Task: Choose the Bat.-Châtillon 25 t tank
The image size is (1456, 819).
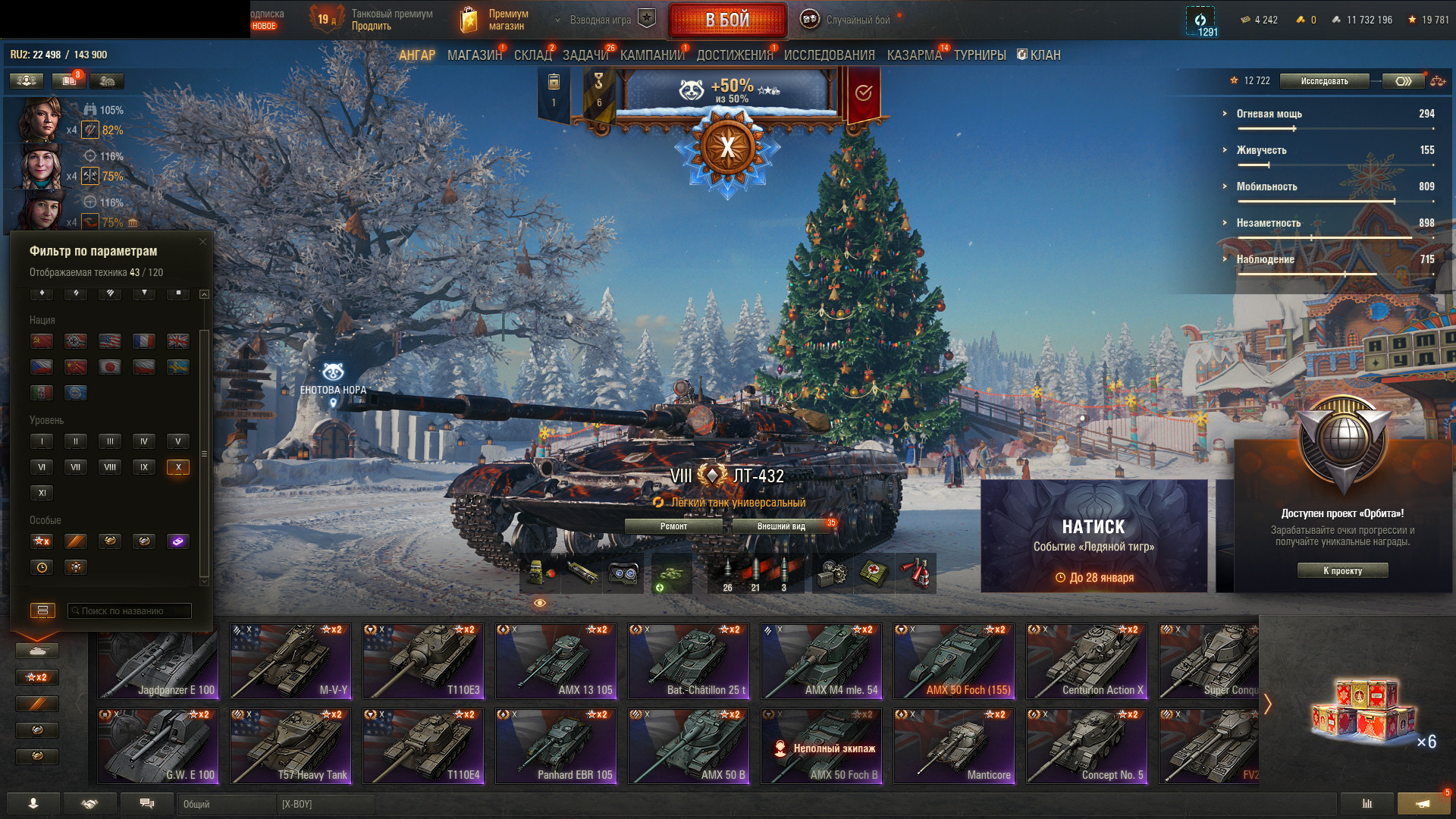Action: 689,661
